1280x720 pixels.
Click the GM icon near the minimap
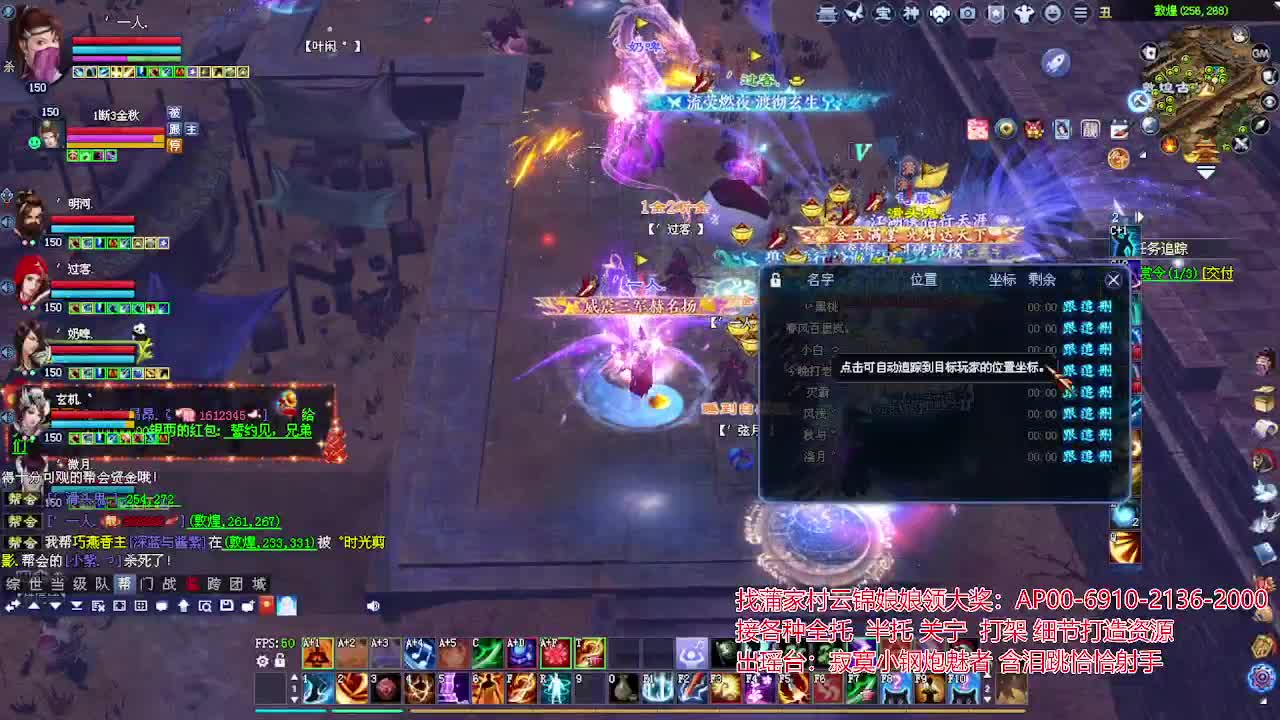click(x=1260, y=51)
